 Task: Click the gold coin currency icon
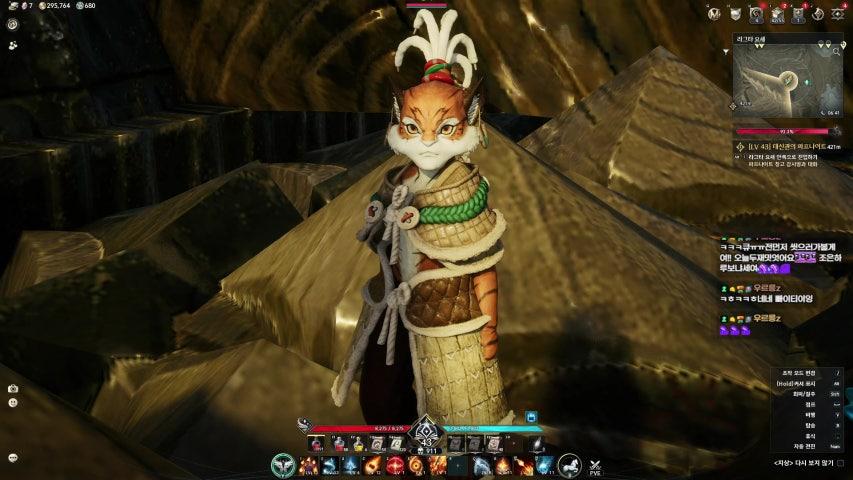42,6
